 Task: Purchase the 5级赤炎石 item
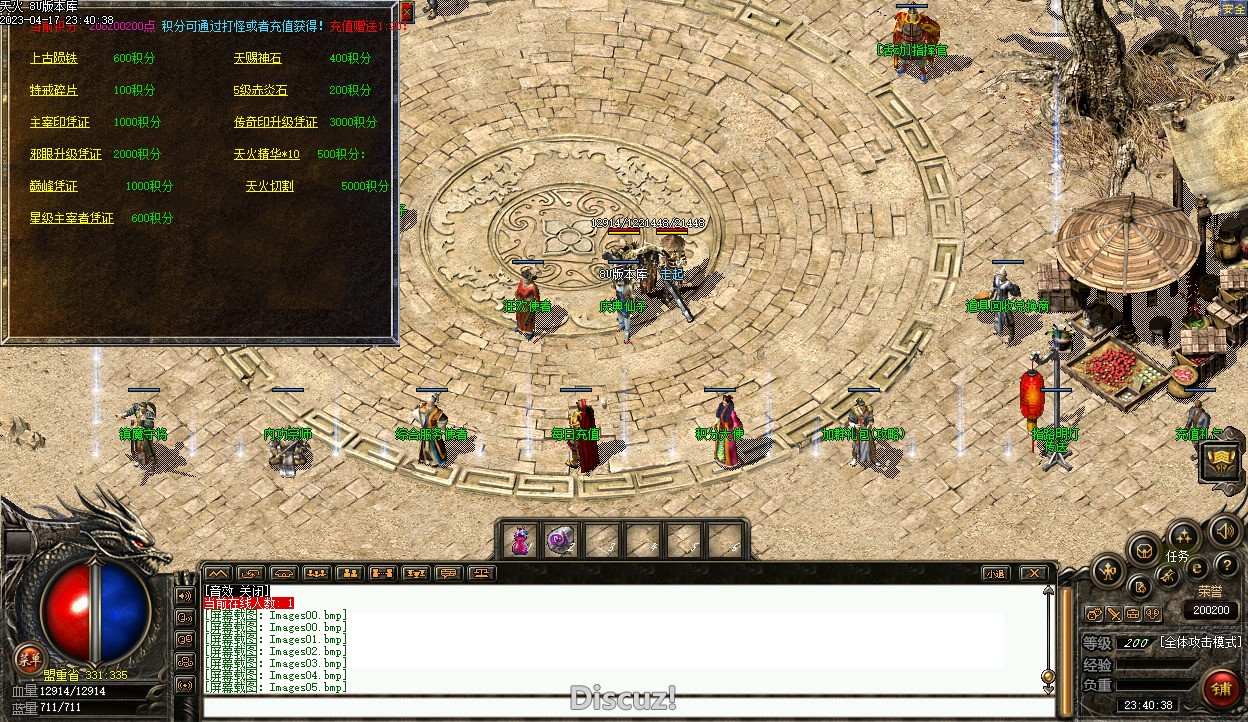[x=261, y=91]
